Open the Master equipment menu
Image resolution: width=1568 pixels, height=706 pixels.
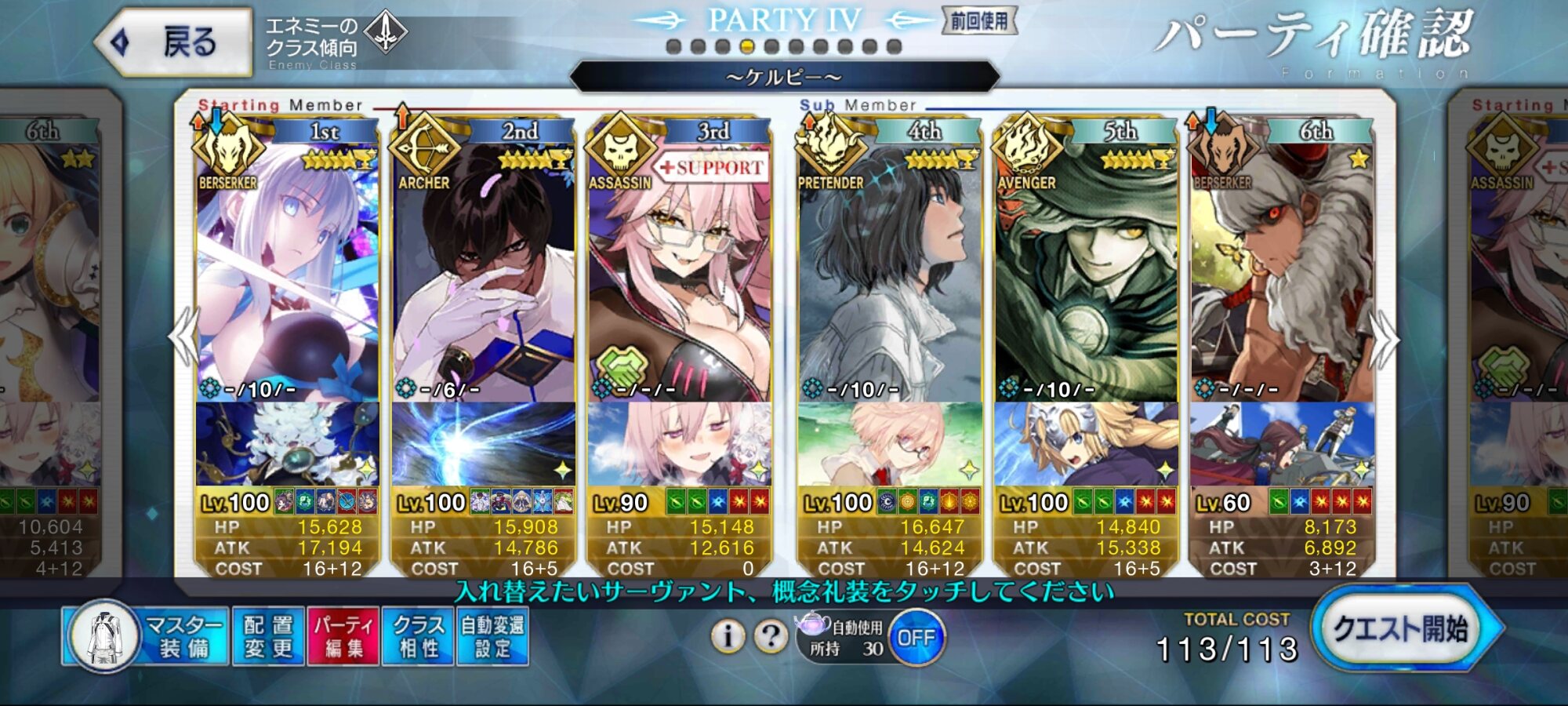point(147,636)
